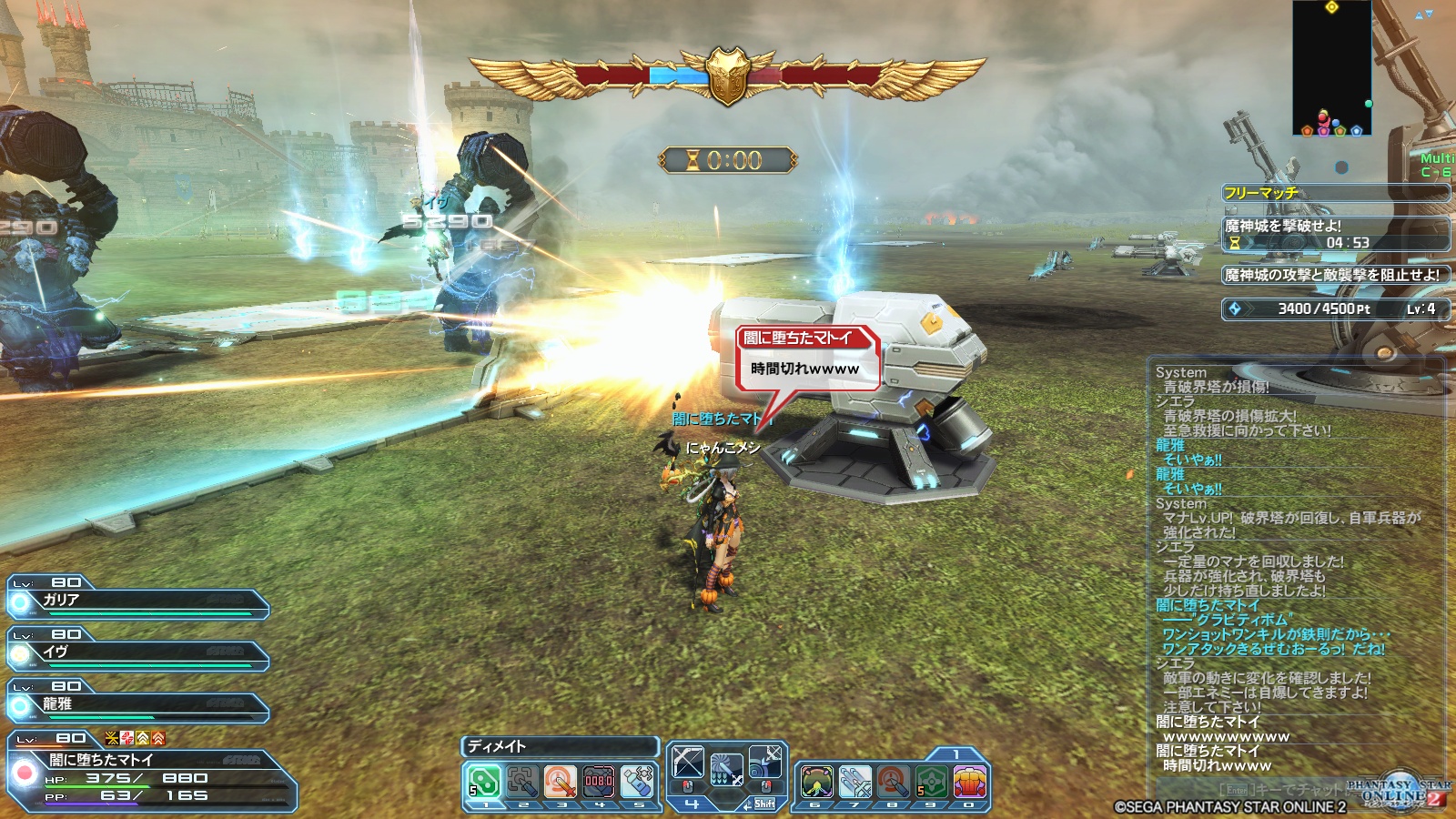Select the bow normal attack icon
Image resolution: width=1456 pixels, height=819 pixels.
688,763
